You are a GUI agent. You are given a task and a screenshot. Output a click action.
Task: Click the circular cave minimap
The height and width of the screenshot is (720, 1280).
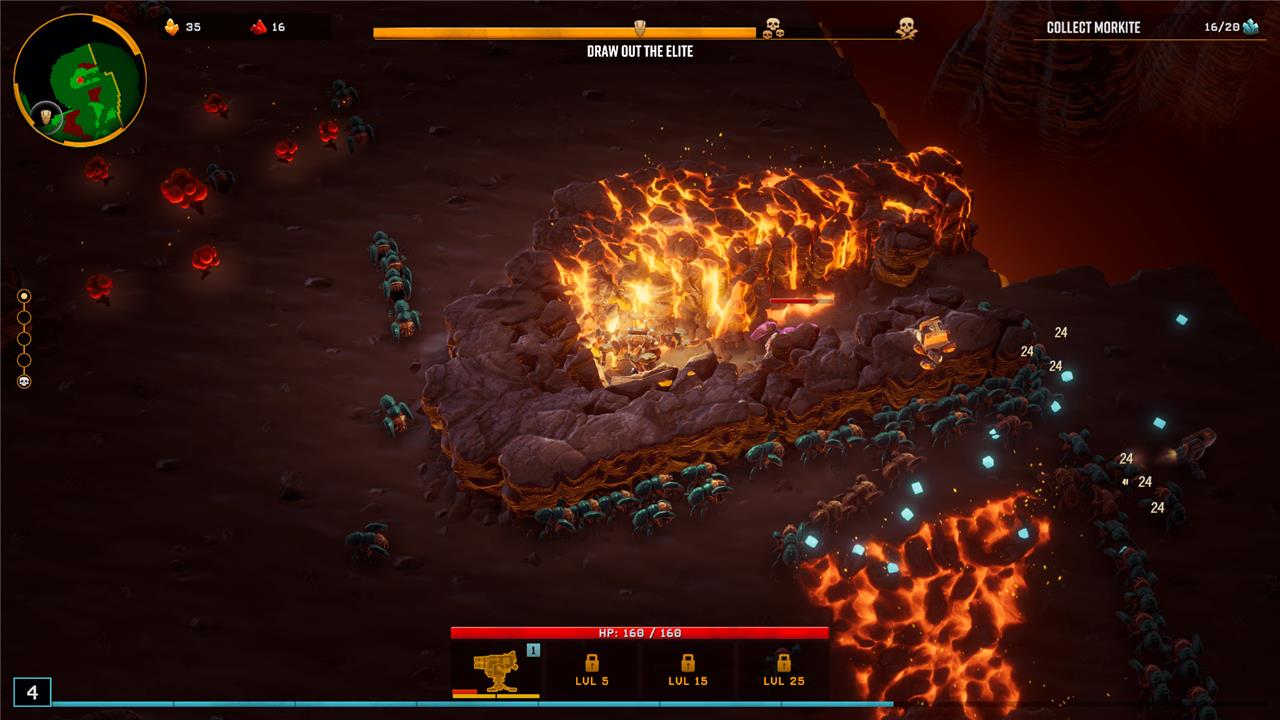80,80
